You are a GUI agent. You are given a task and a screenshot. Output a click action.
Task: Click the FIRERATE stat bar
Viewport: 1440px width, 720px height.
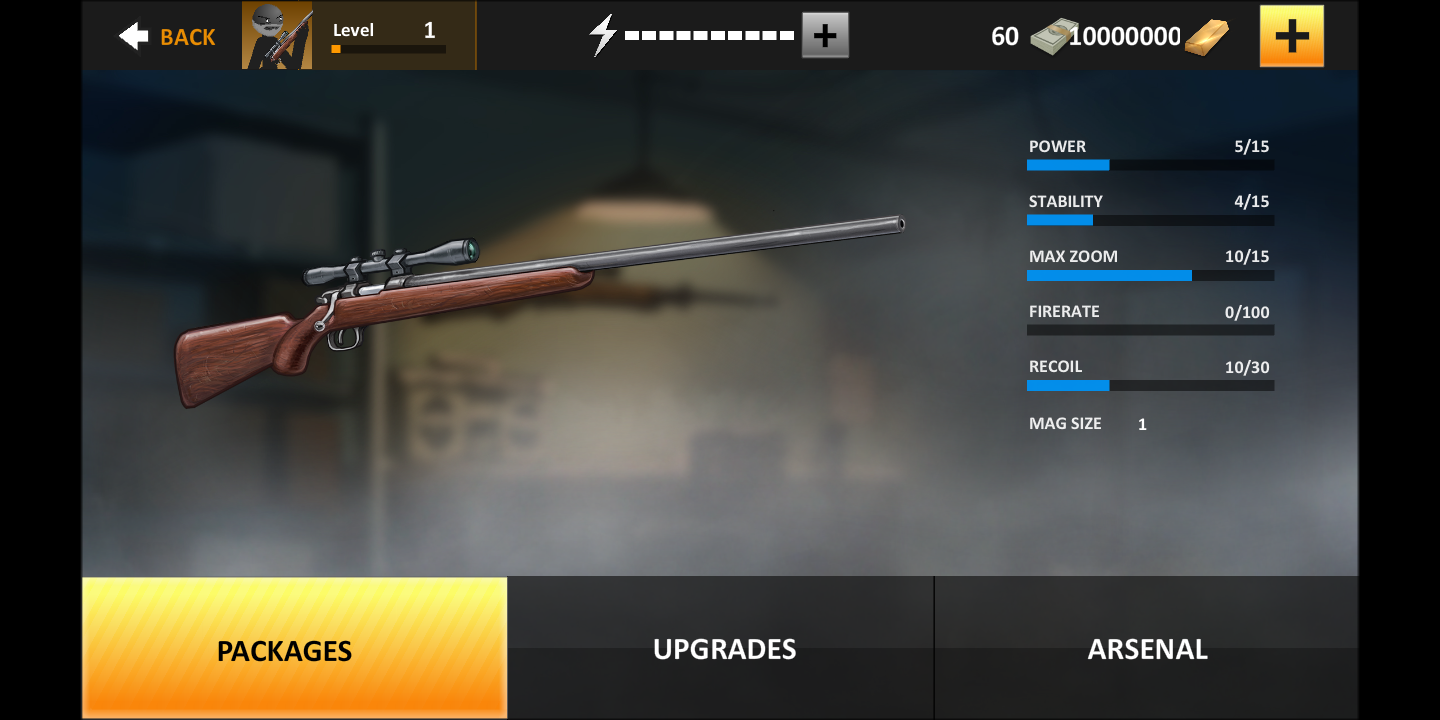[1149, 329]
